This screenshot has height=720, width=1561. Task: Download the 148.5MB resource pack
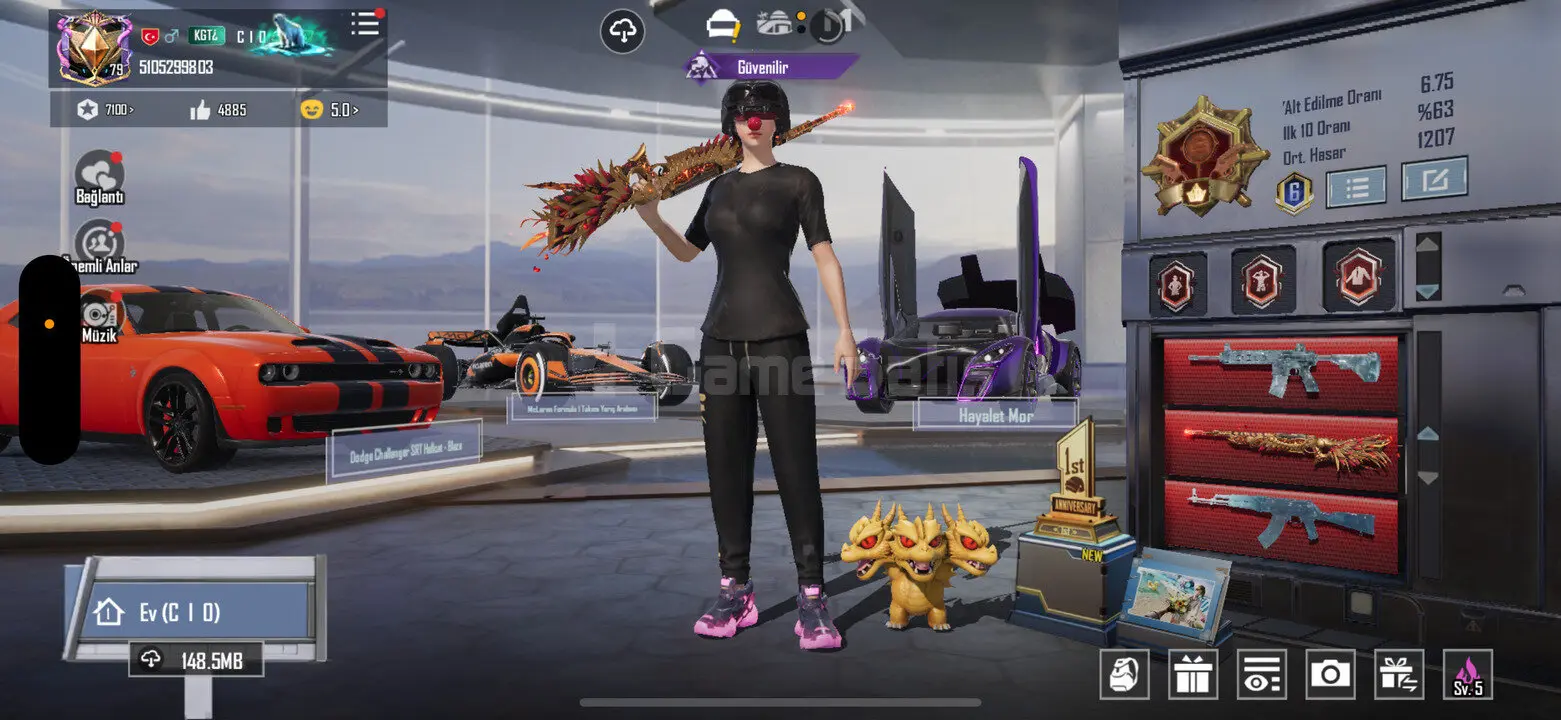click(x=196, y=661)
